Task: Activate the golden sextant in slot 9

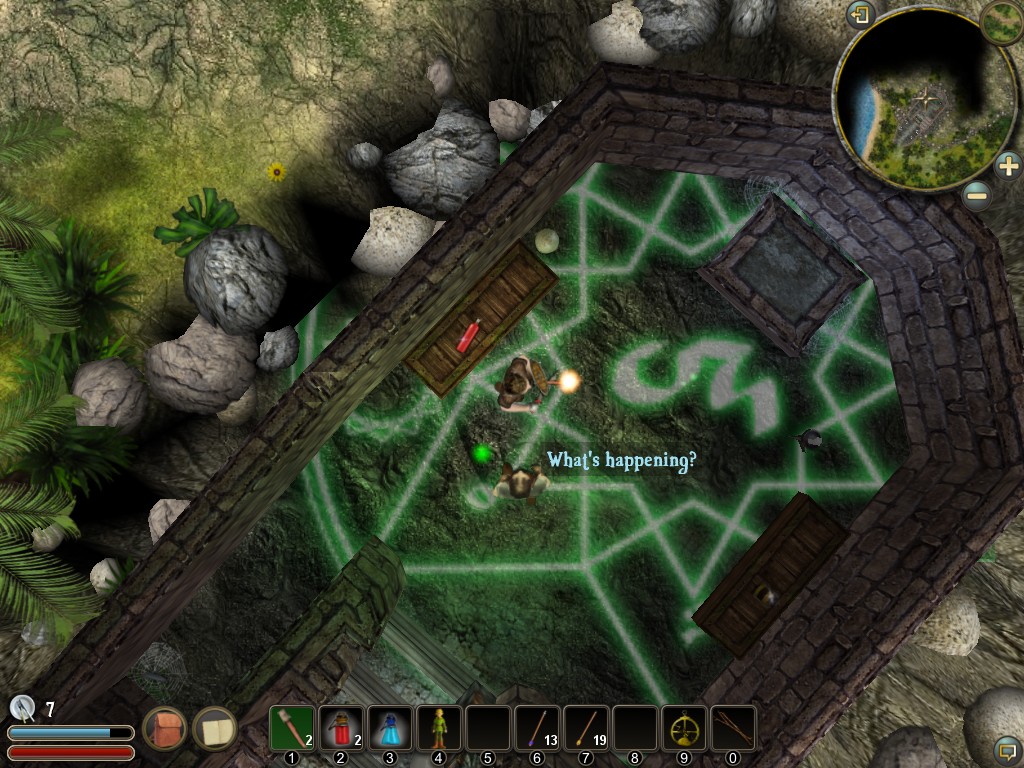Action: pyautogui.click(x=684, y=729)
